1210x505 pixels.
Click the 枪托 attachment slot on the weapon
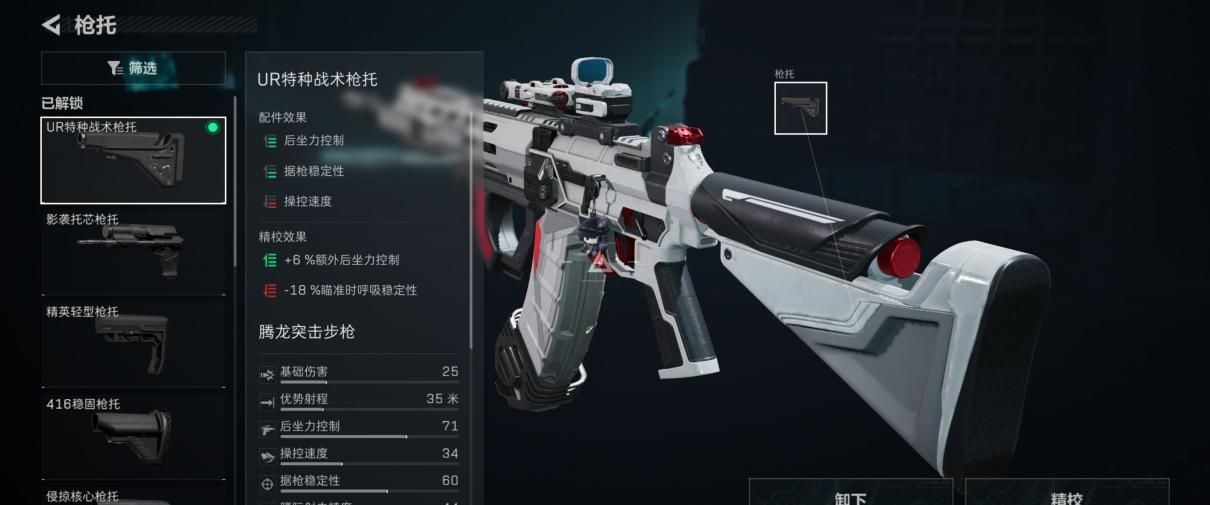pos(800,108)
